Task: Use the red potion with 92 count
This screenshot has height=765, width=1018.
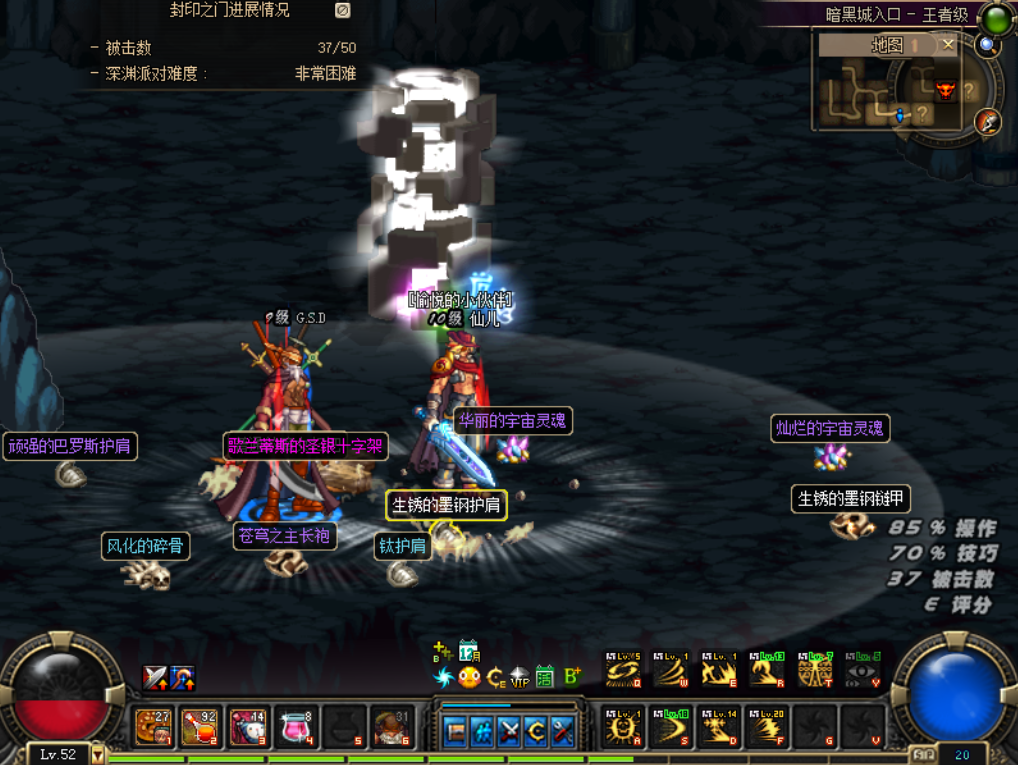Action: [201, 726]
